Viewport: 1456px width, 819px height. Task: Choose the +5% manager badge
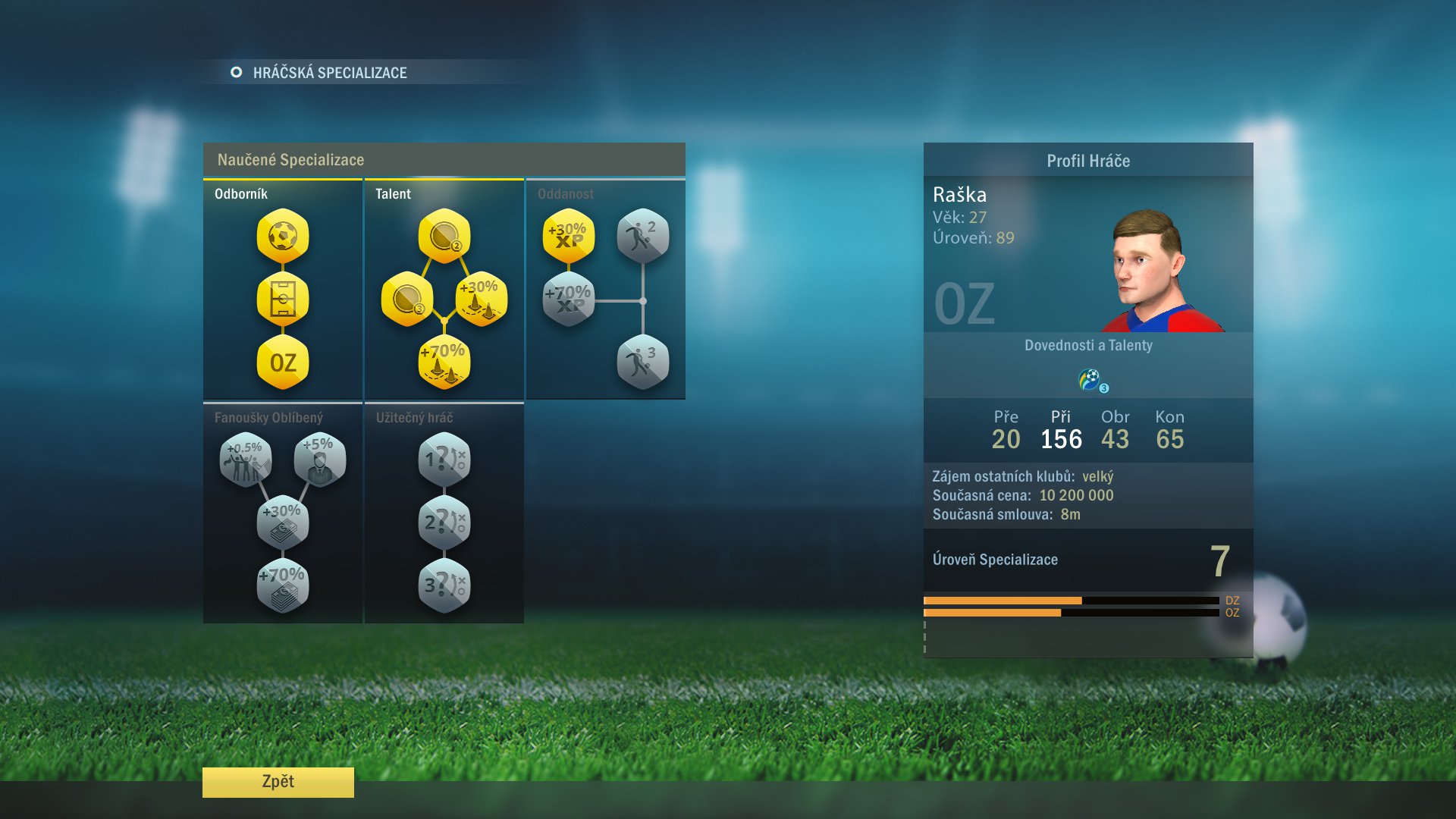pos(320,460)
